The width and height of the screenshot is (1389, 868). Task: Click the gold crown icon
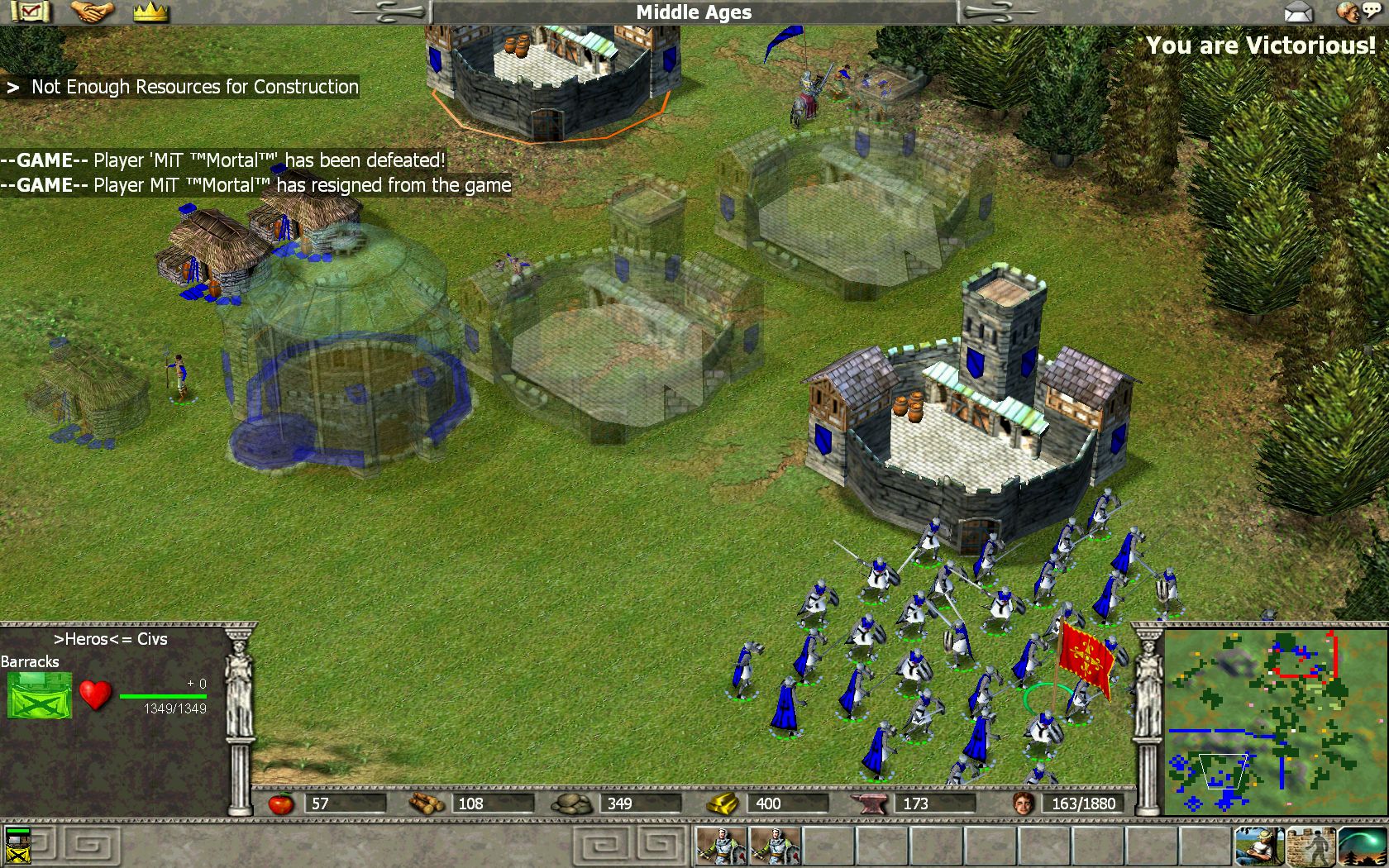point(150,12)
